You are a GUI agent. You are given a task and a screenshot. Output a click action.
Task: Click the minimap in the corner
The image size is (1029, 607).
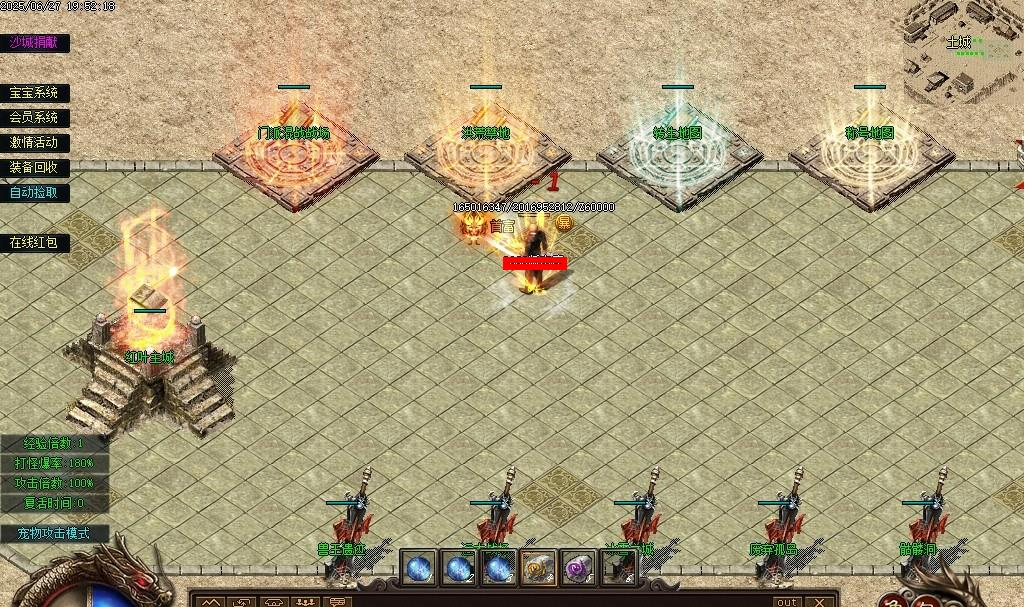964,52
